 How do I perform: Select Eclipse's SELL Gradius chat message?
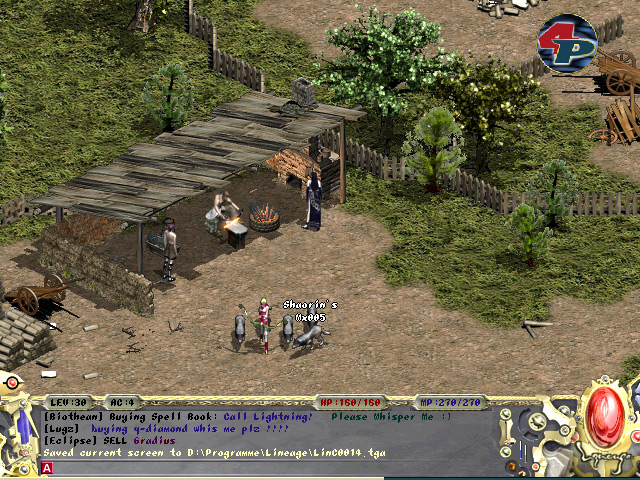click(x=110, y=441)
